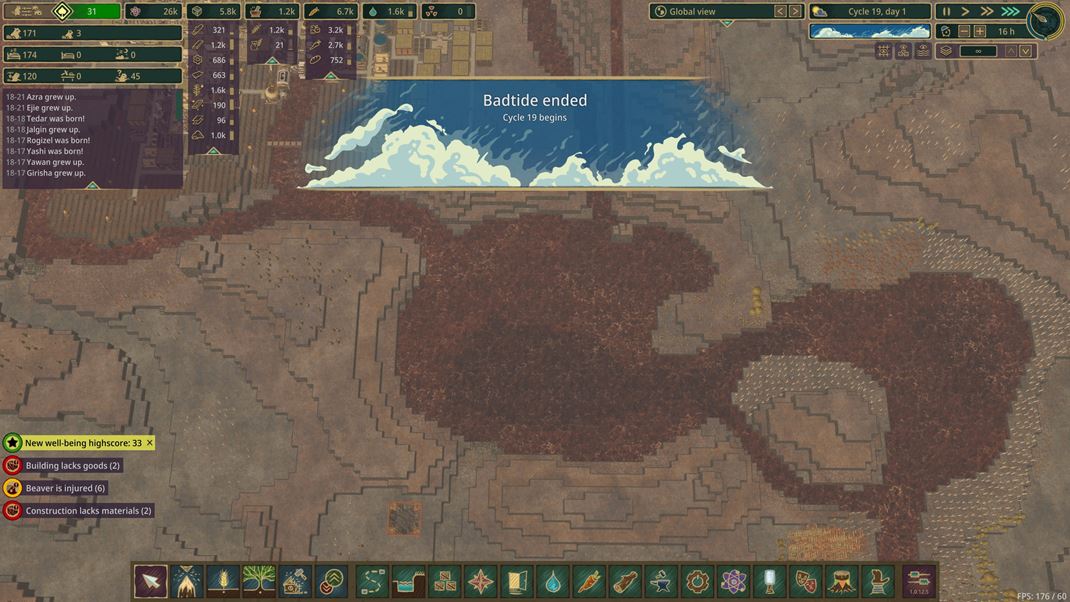Decrease working hours with the minus button
The height and width of the screenshot is (602, 1070).
[962, 31]
